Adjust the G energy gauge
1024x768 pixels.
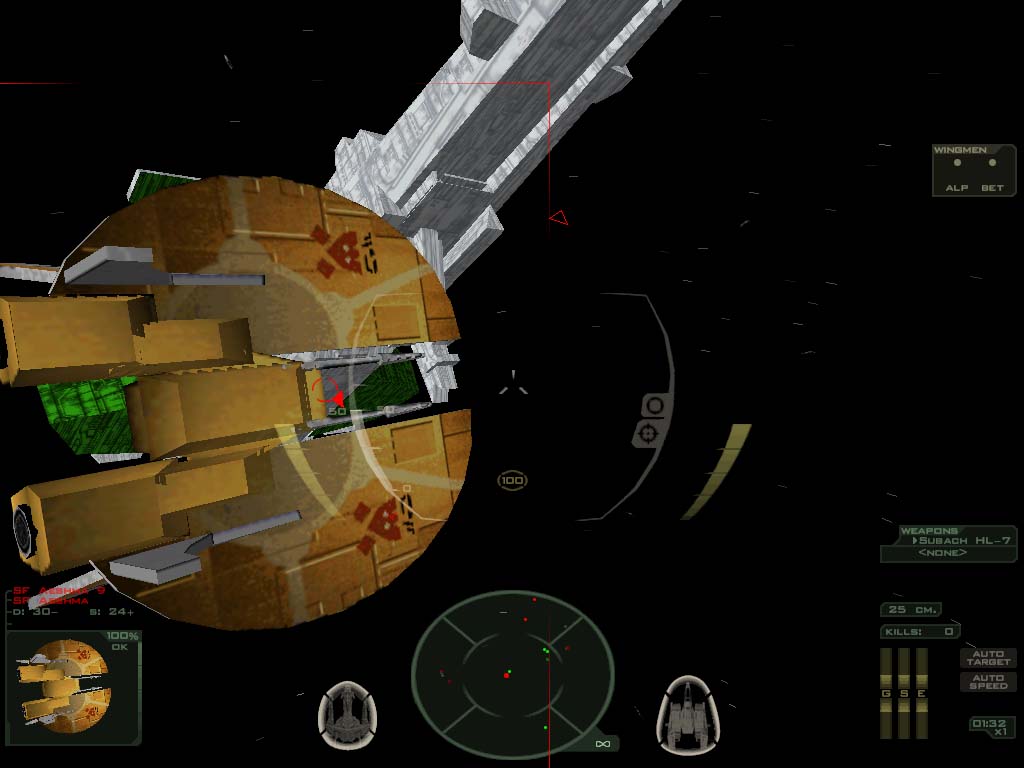(885, 693)
